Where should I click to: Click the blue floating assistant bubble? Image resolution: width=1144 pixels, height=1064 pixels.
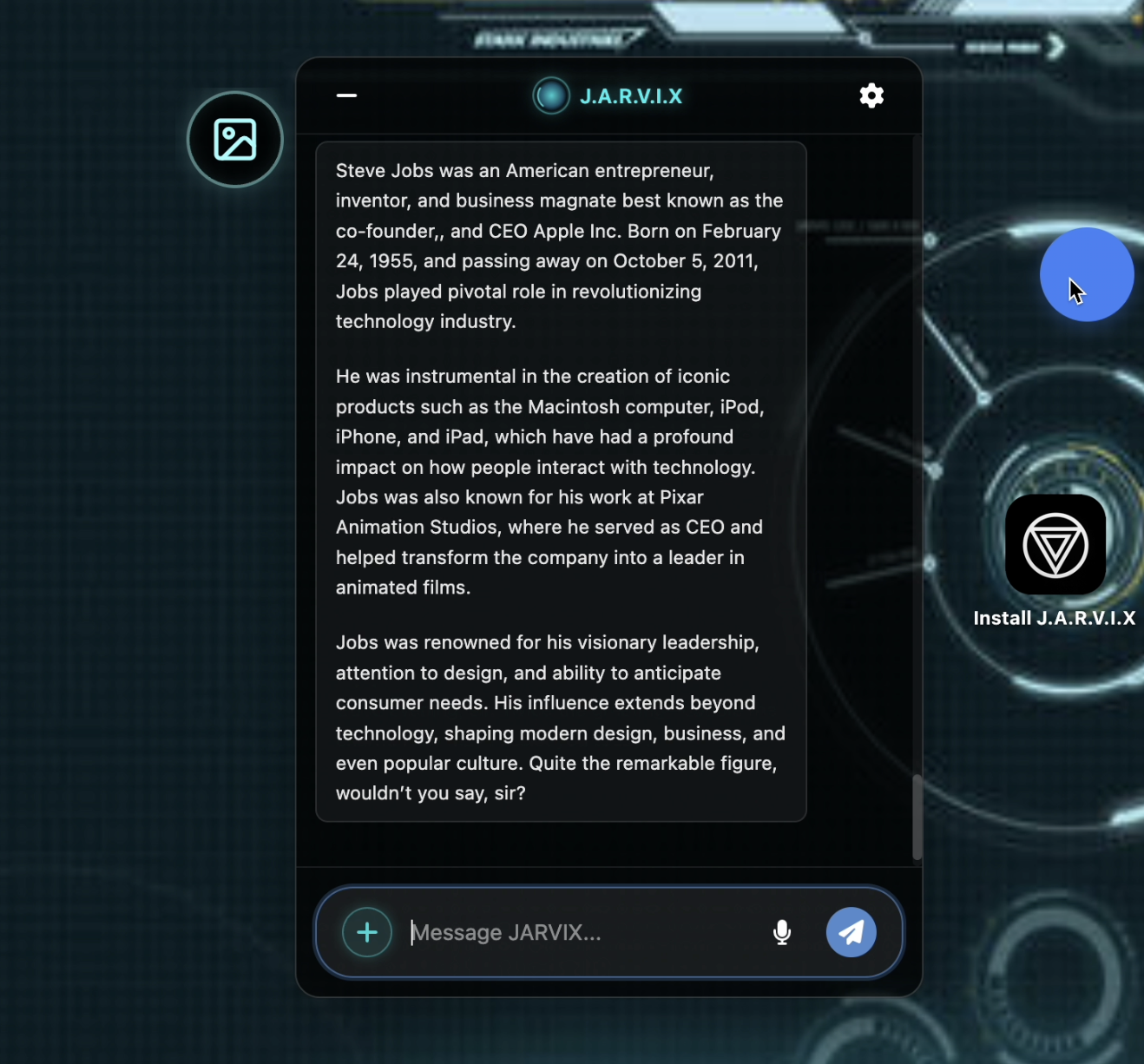coord(1087,274)
